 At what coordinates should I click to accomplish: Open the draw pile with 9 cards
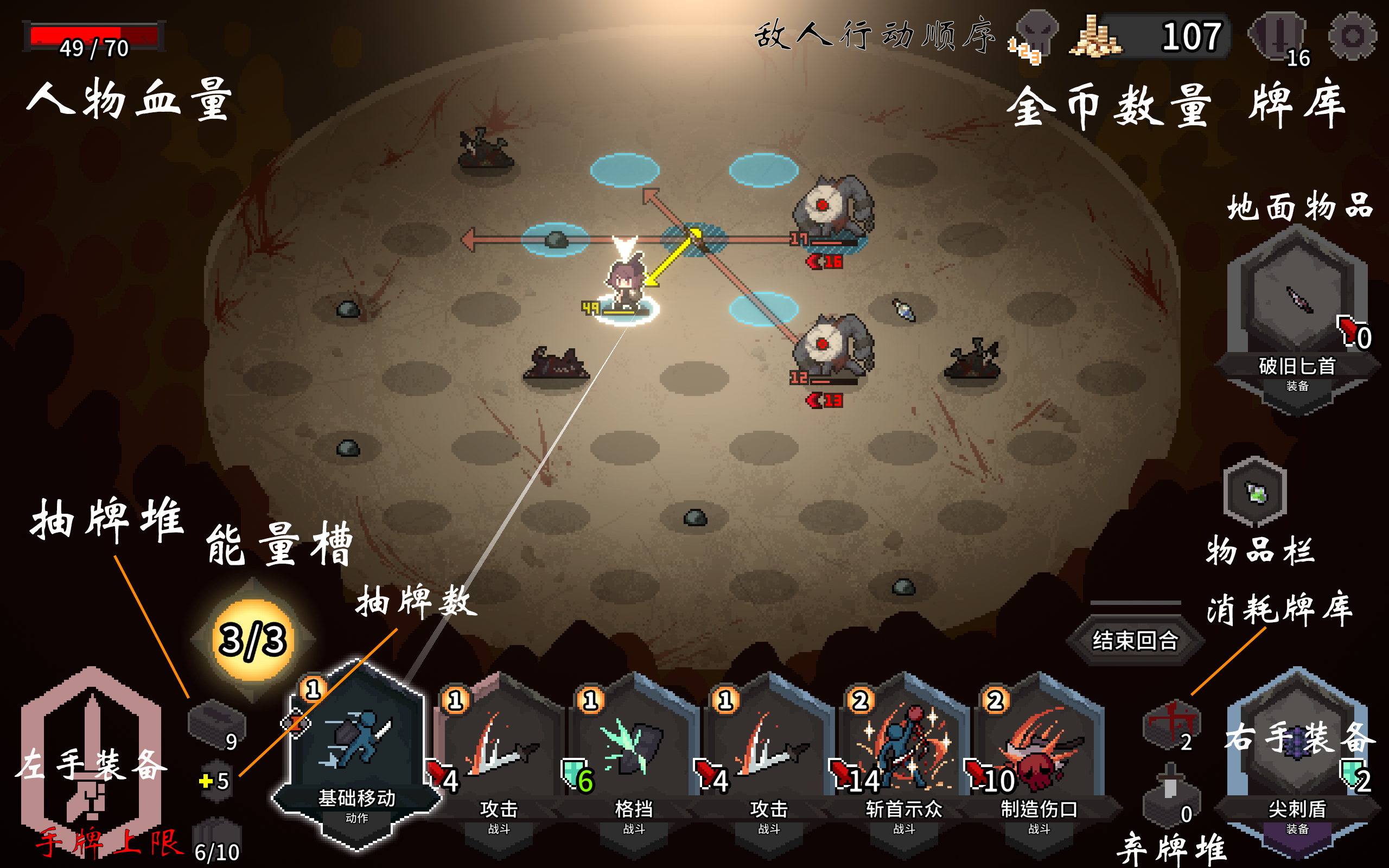pos(216,724)
